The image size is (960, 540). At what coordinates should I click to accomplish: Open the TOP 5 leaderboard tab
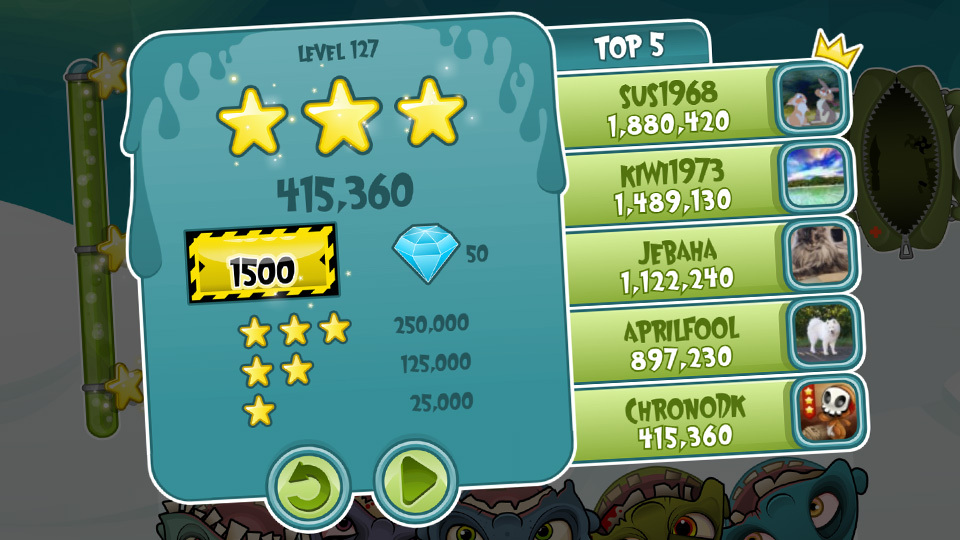point(629,46)
